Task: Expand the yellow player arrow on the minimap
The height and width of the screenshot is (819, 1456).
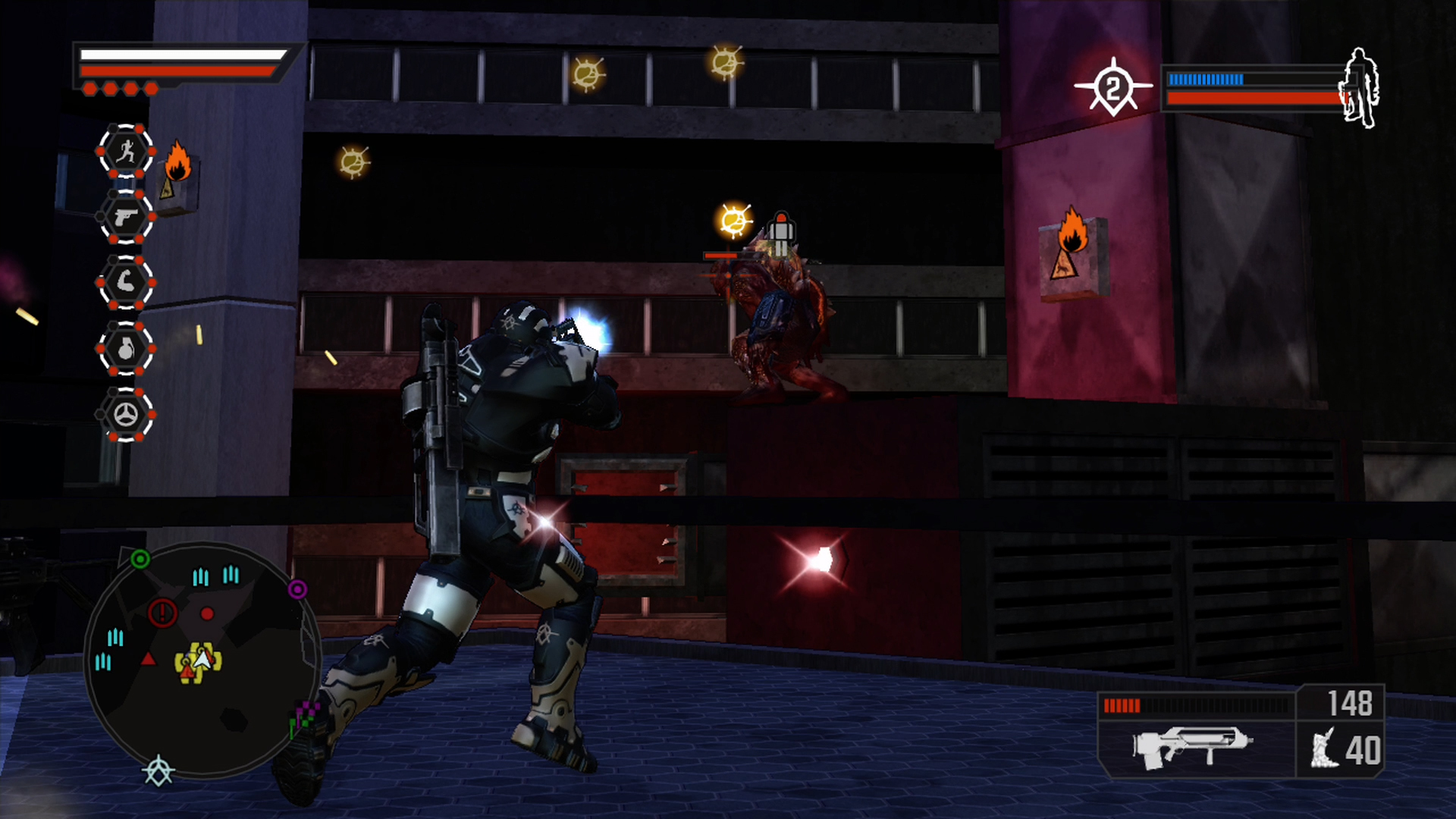Action: [x=202, y=661]
